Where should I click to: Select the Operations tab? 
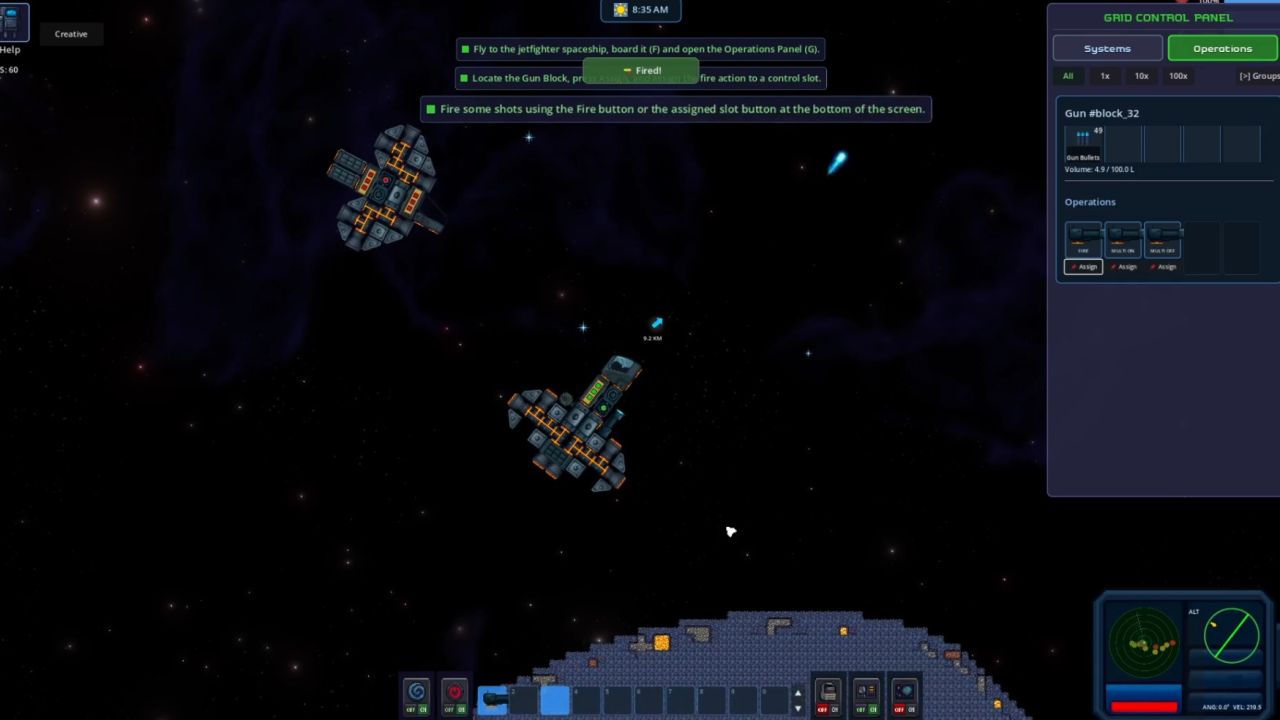[1222, 48]
